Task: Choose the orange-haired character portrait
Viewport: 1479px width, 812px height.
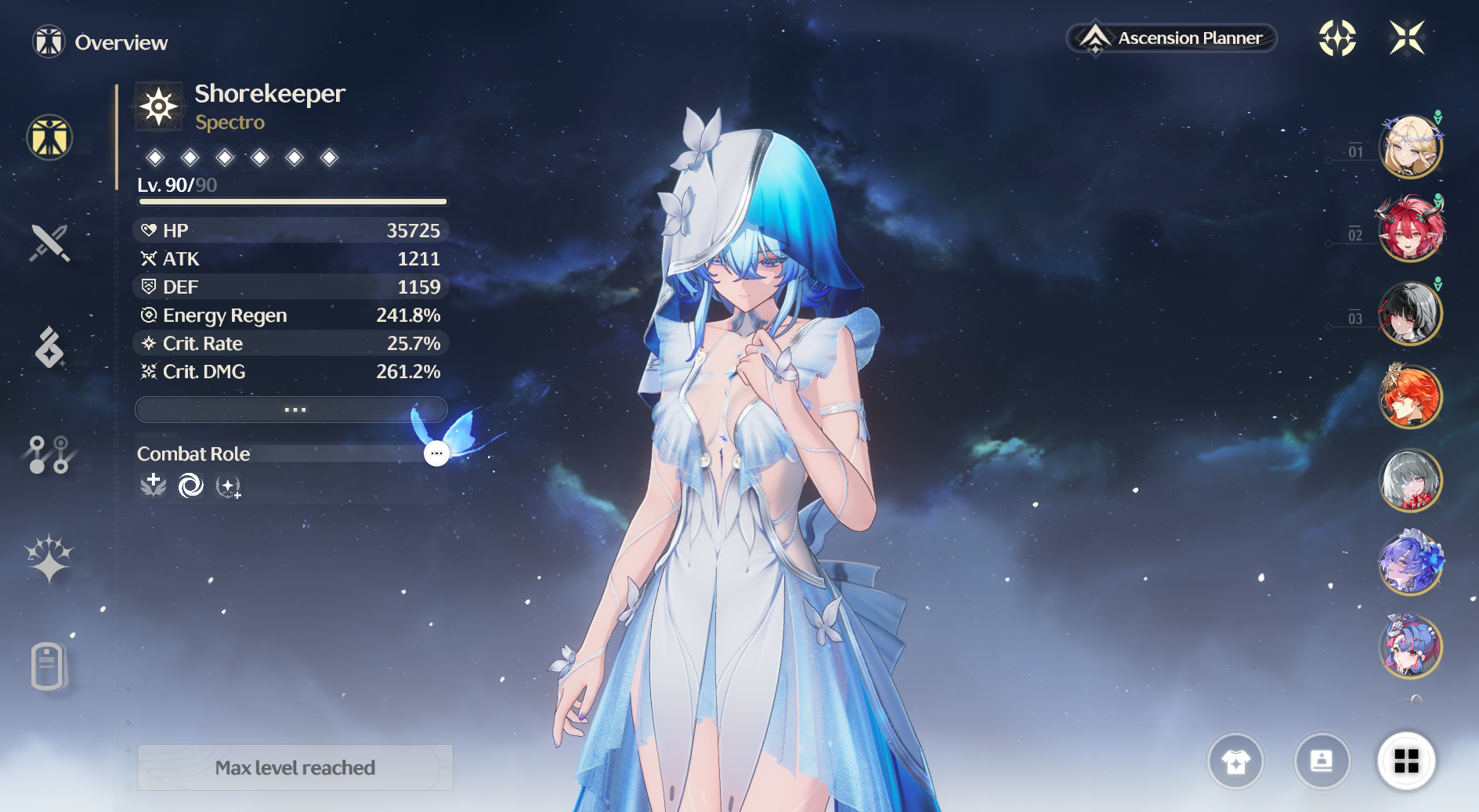Action: [1410, 396]
